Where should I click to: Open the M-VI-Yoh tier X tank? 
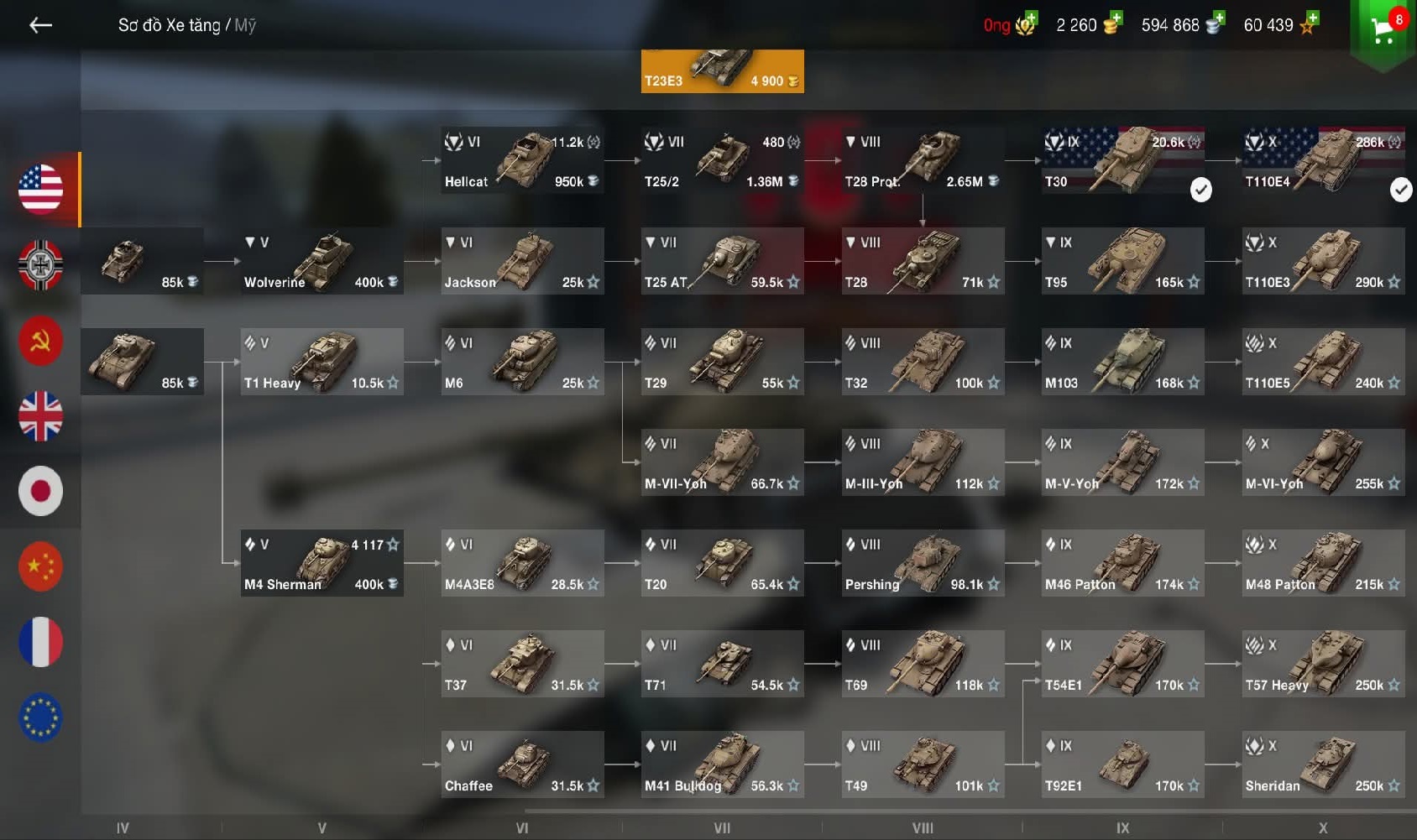click(1323, 462)
